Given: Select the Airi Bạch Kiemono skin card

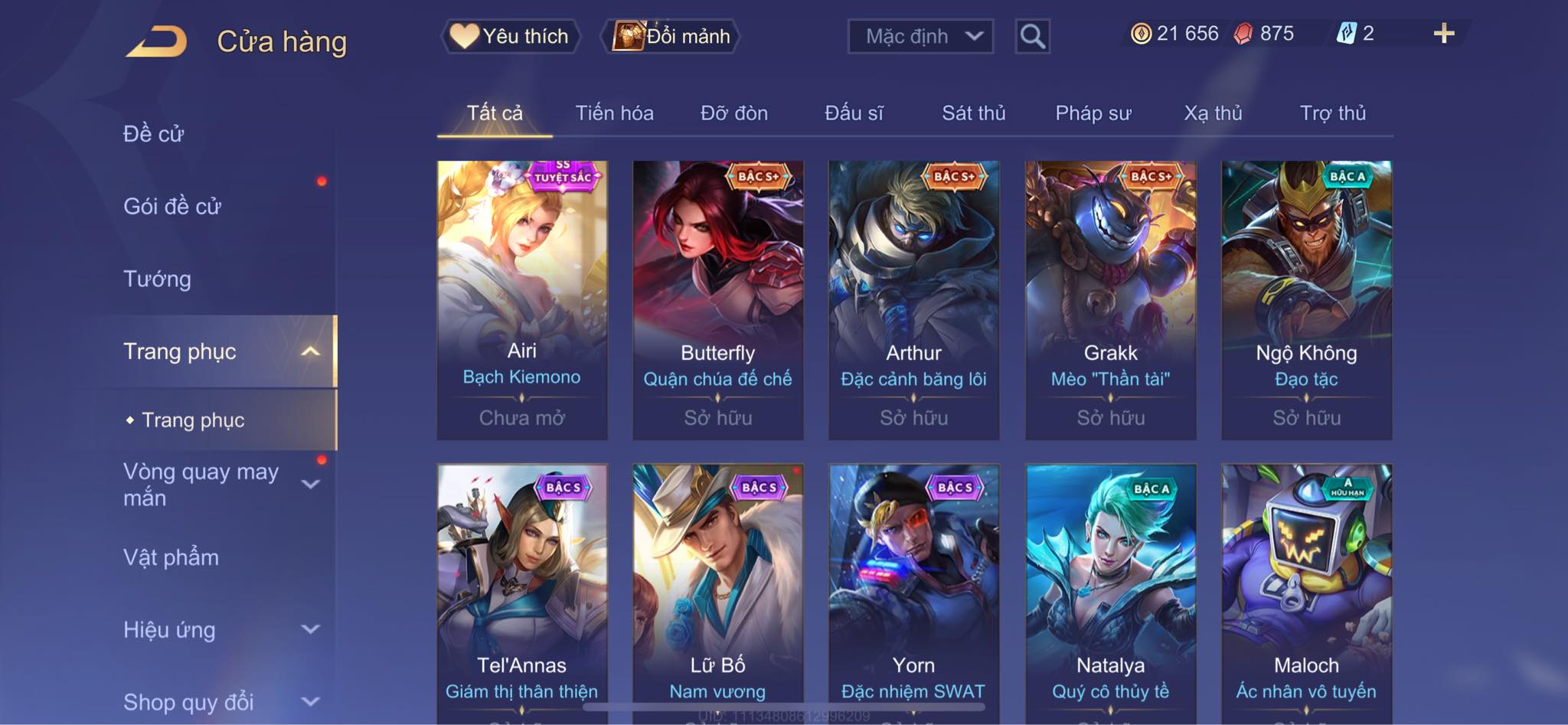Looking at the screenshot, I should pos(522,299).
